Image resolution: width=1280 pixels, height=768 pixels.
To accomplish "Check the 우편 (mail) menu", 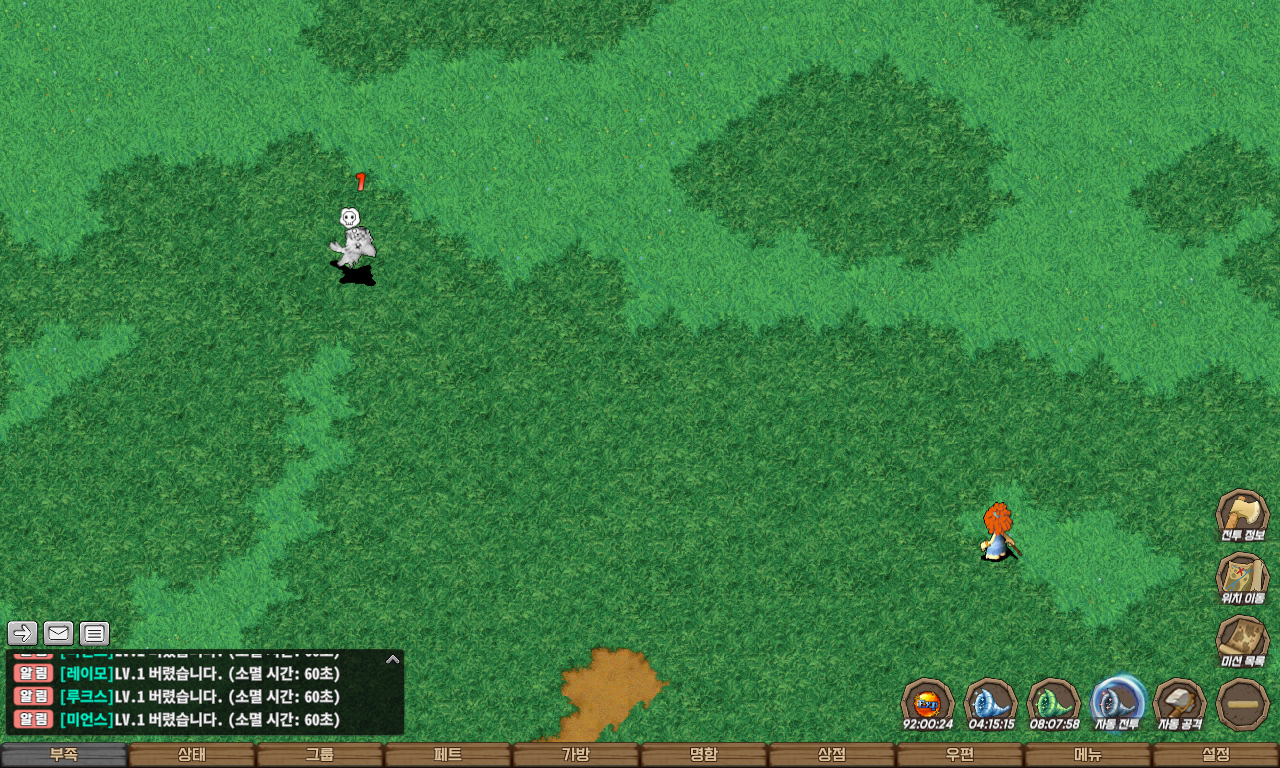I will pos(960,755).
